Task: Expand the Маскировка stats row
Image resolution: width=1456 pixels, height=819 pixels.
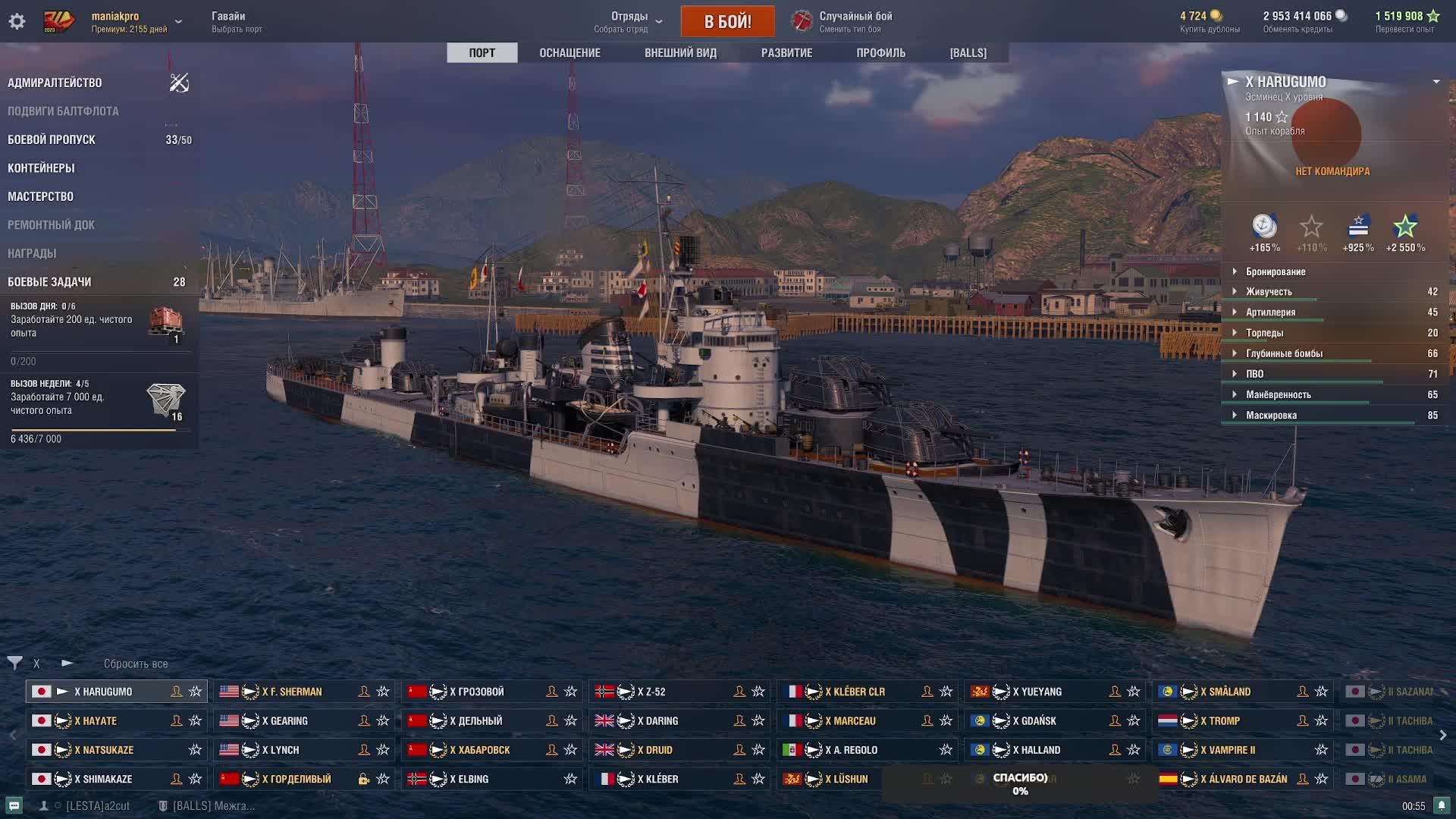Action: pyautogui.click(x=1271, y=416)
